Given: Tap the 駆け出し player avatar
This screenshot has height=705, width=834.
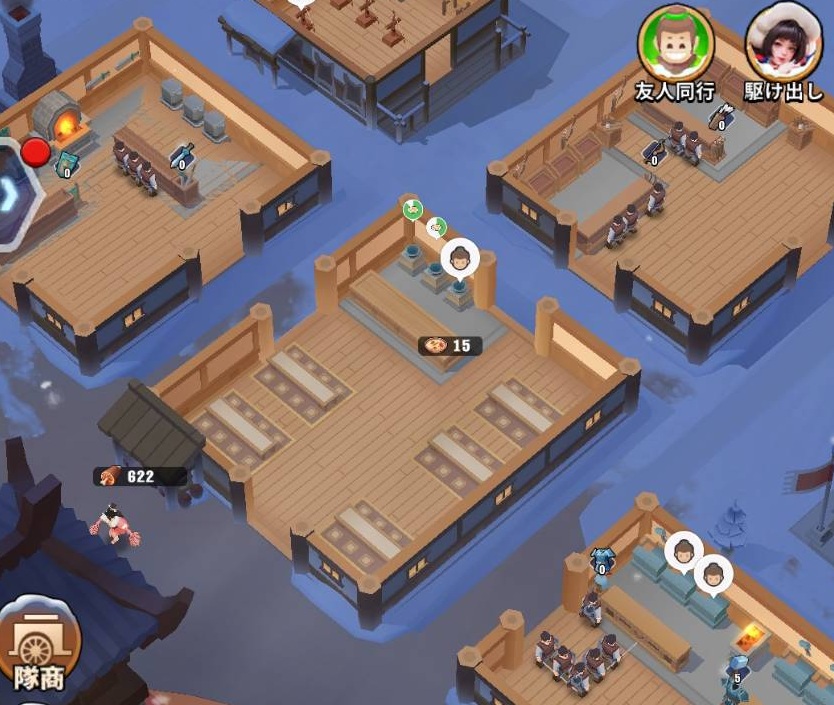Looking at the screenshot, I should pos(783,42).
